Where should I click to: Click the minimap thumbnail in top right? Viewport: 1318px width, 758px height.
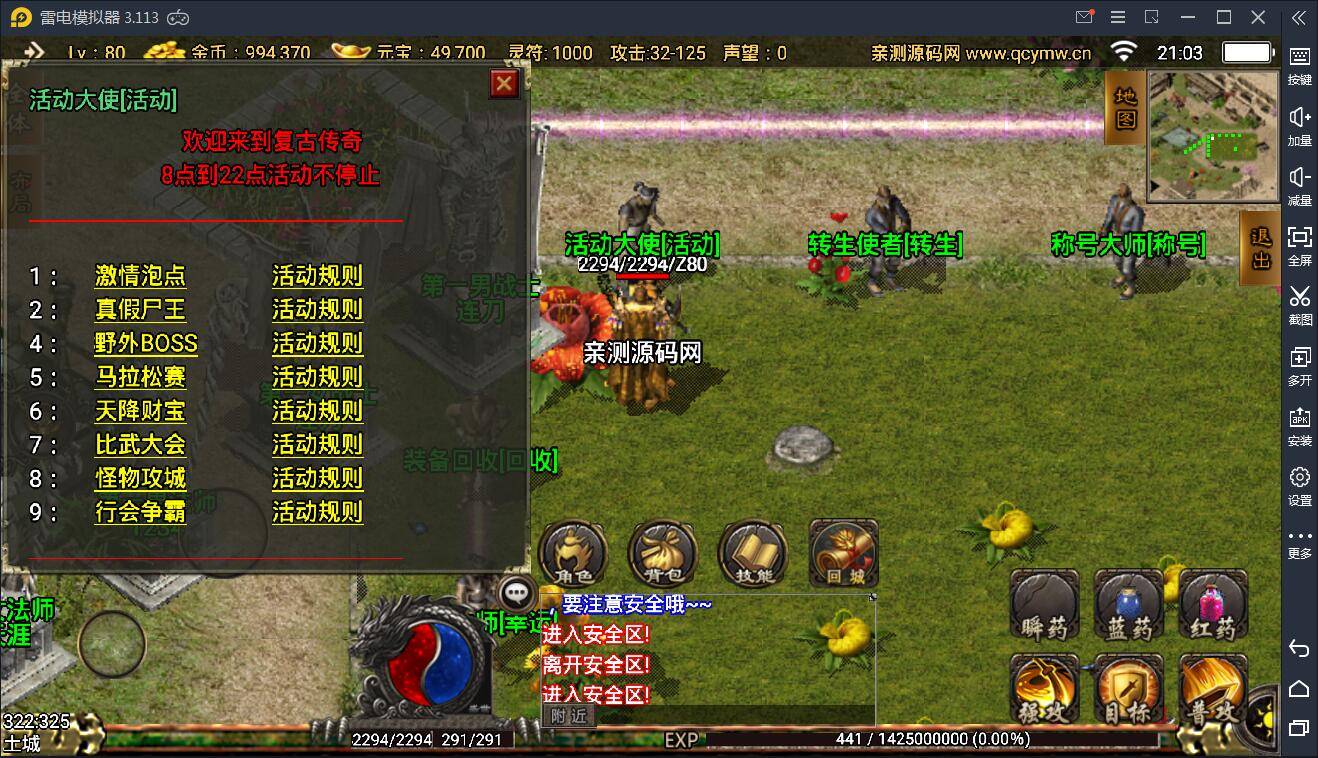coord(1213,130)
